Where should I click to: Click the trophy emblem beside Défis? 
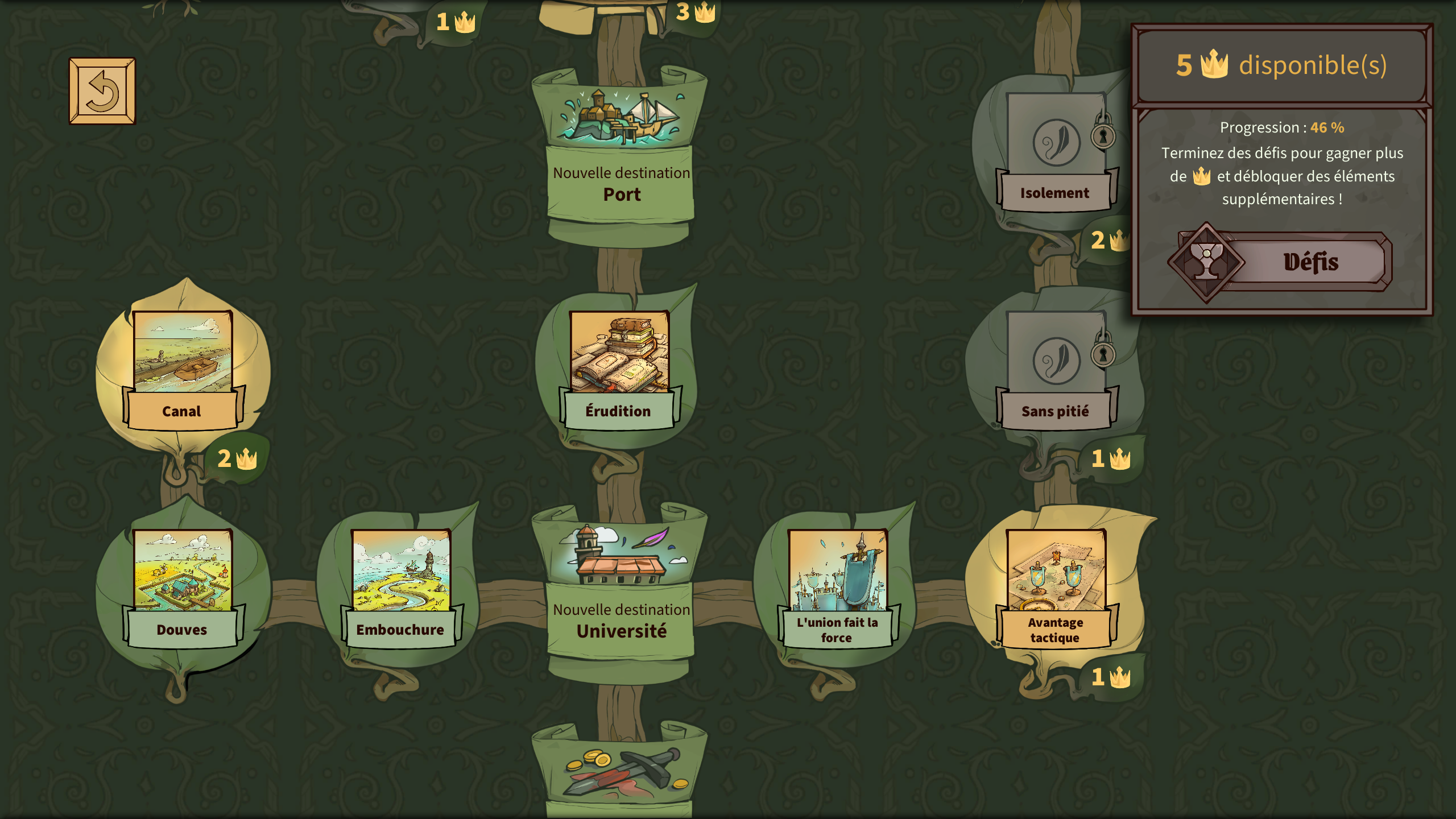point(1207,262)
